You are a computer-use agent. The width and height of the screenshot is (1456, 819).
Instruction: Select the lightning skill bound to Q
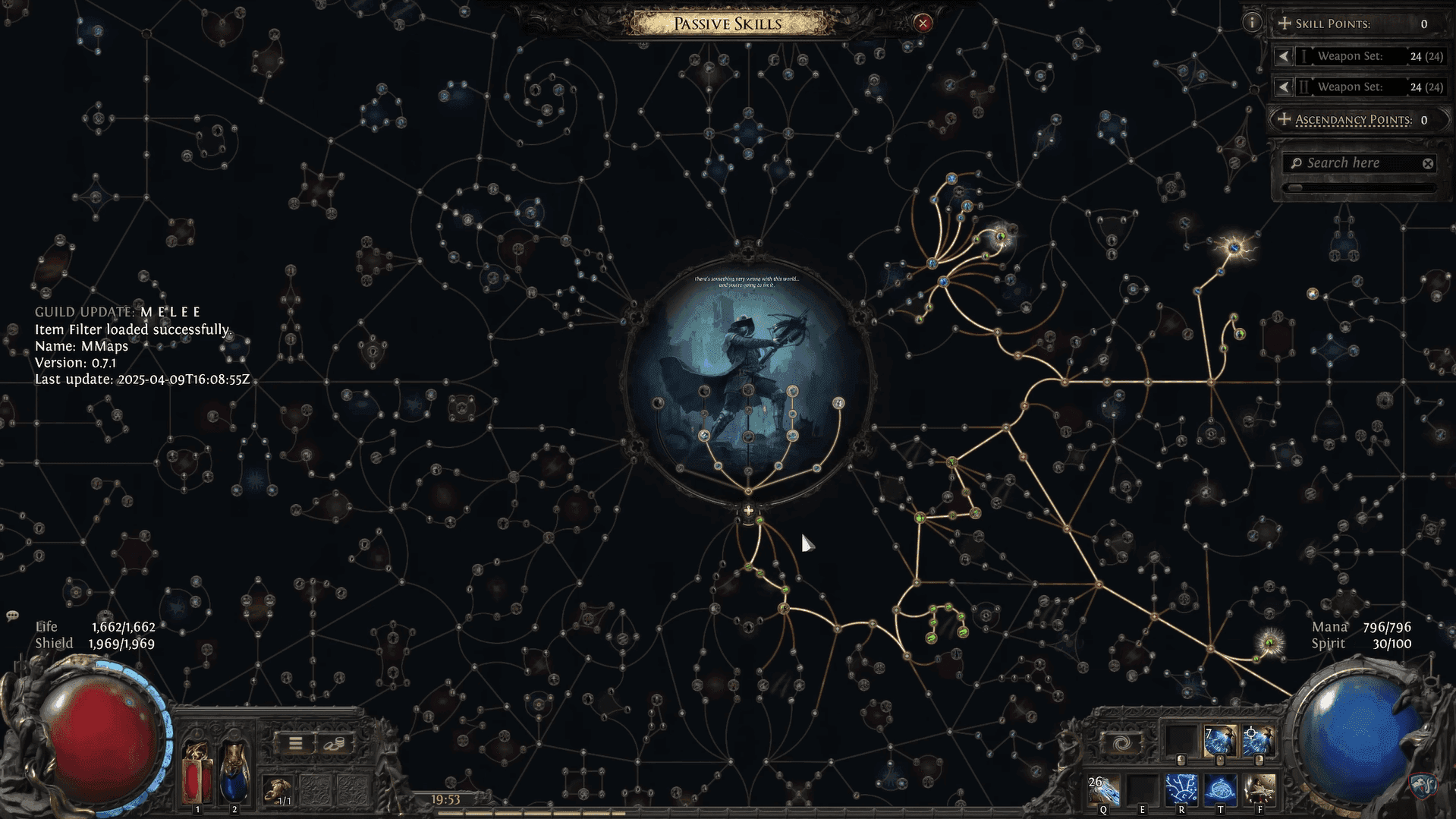pyautogui.click(x=1104, y=792)
